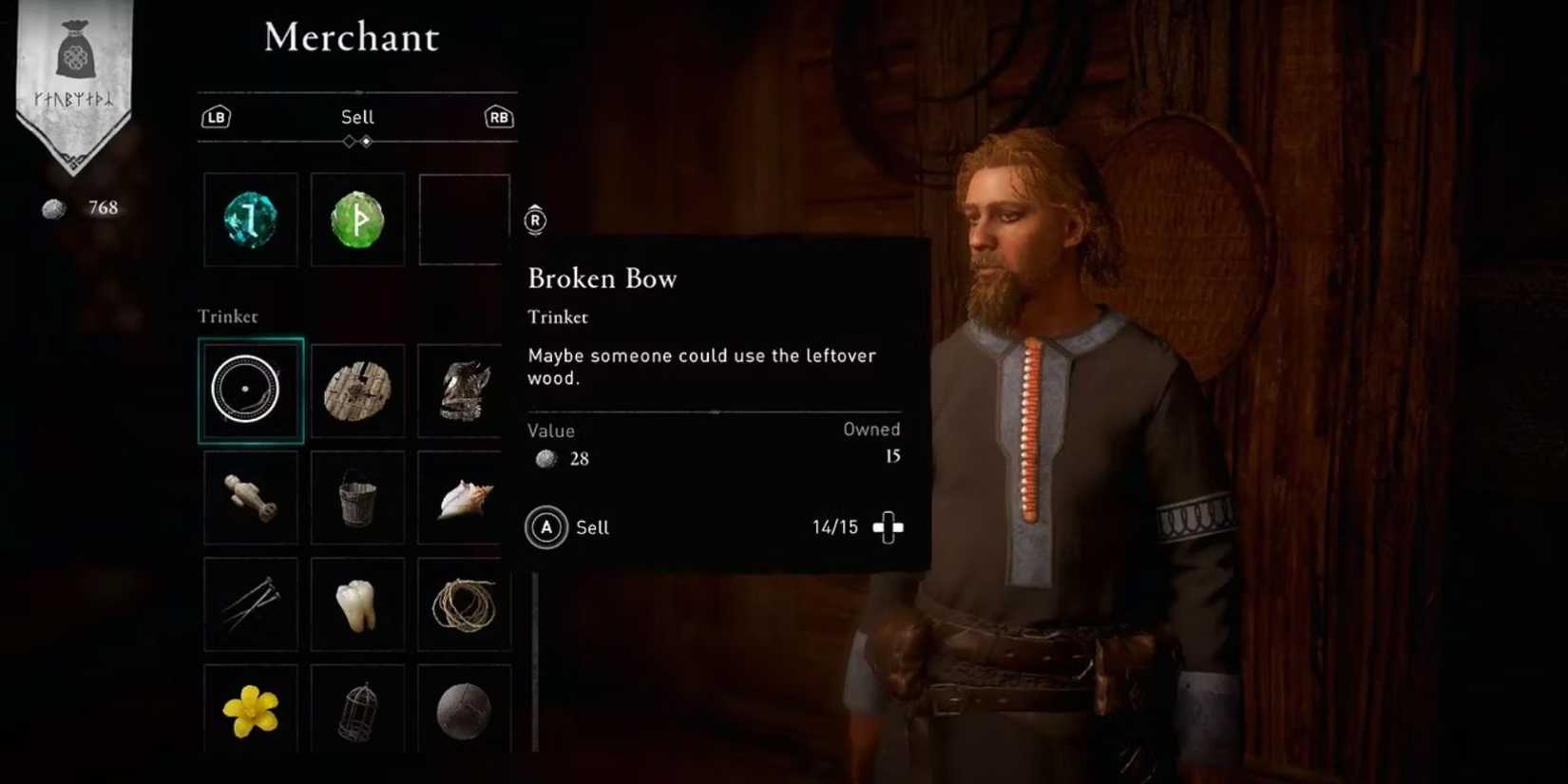
Task: Select the wooden doll trinket
Action: (x=250, y=496)
